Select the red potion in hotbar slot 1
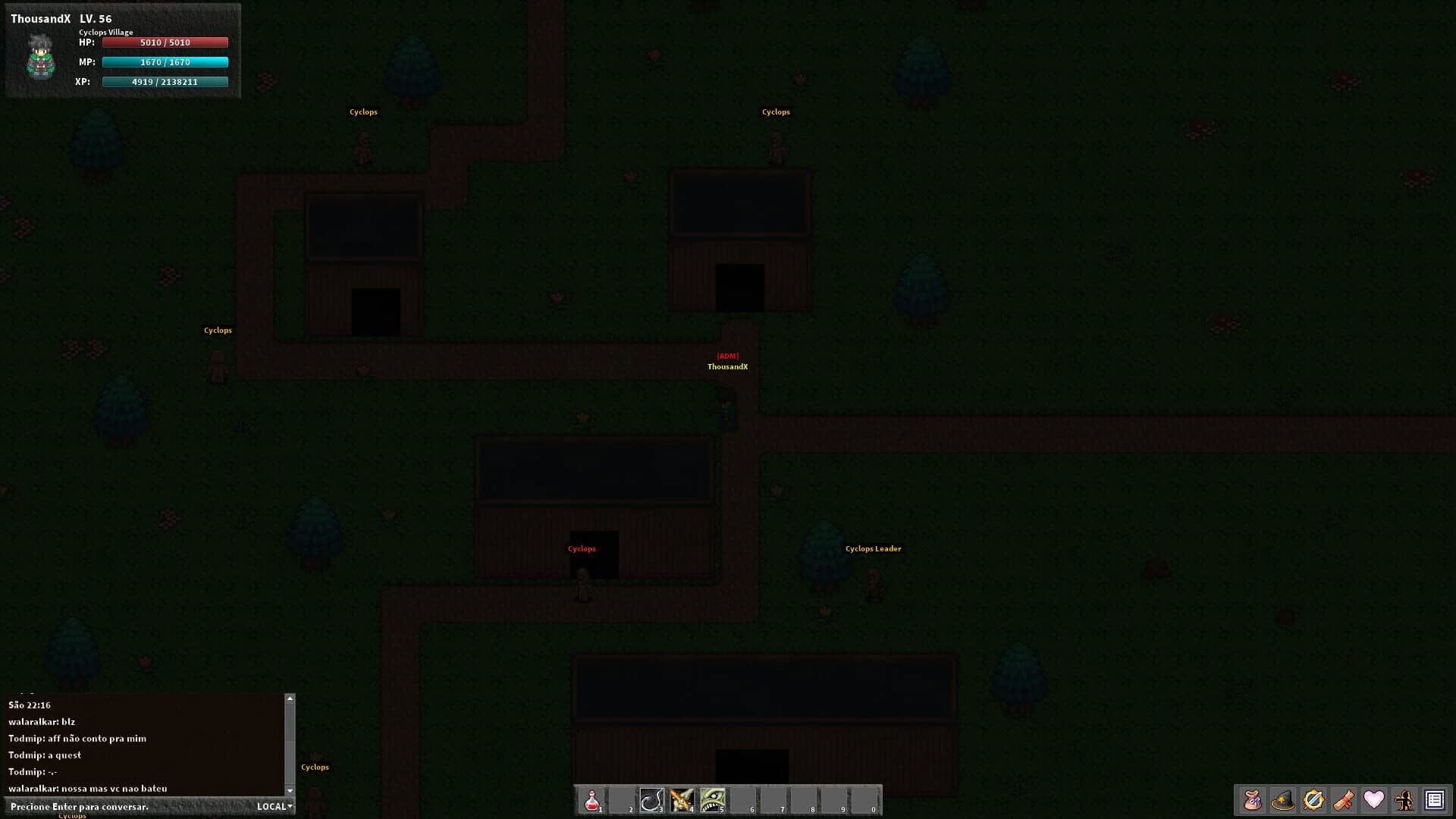Screen dimensions: 1456x819 592,799
